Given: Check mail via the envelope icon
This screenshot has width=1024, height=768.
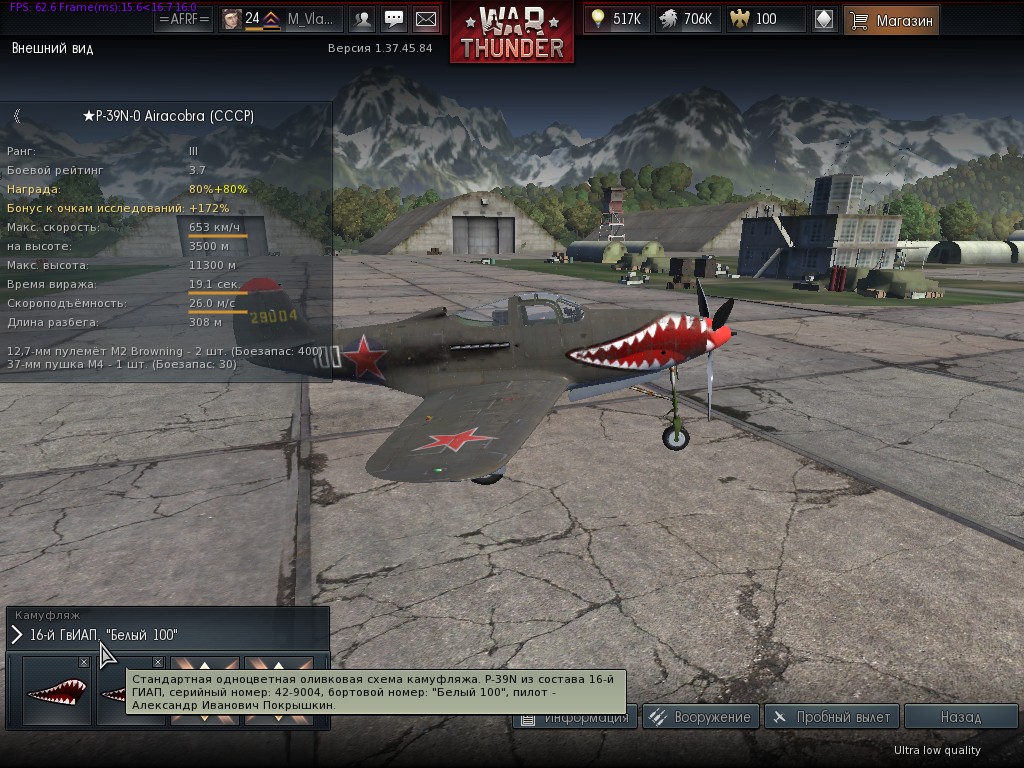Looking at the screenshot, I should click(x=426, y=19).
